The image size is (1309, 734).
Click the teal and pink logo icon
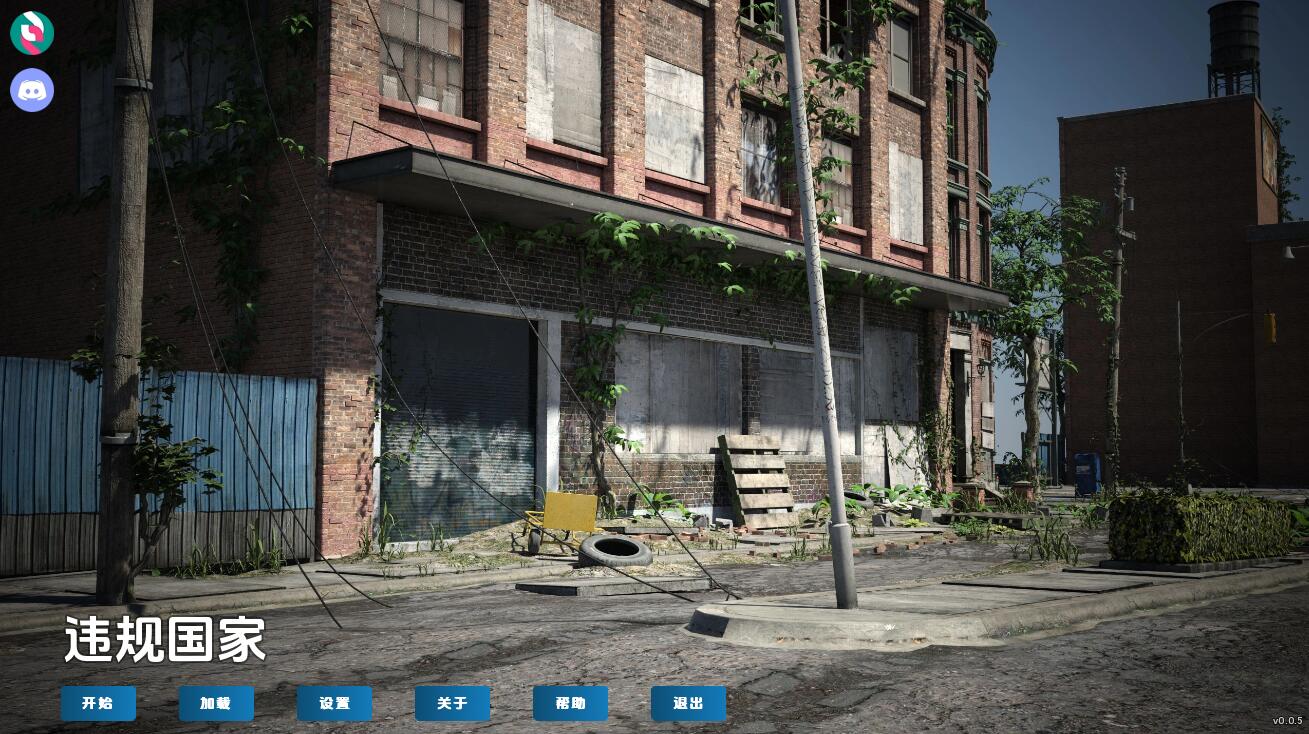[32, 33]
